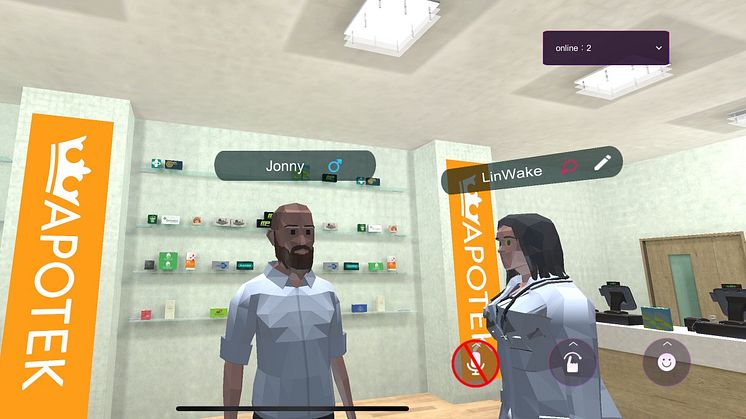
Task: Open the hand gesture actions menu
Action: [x=573, y=361]
